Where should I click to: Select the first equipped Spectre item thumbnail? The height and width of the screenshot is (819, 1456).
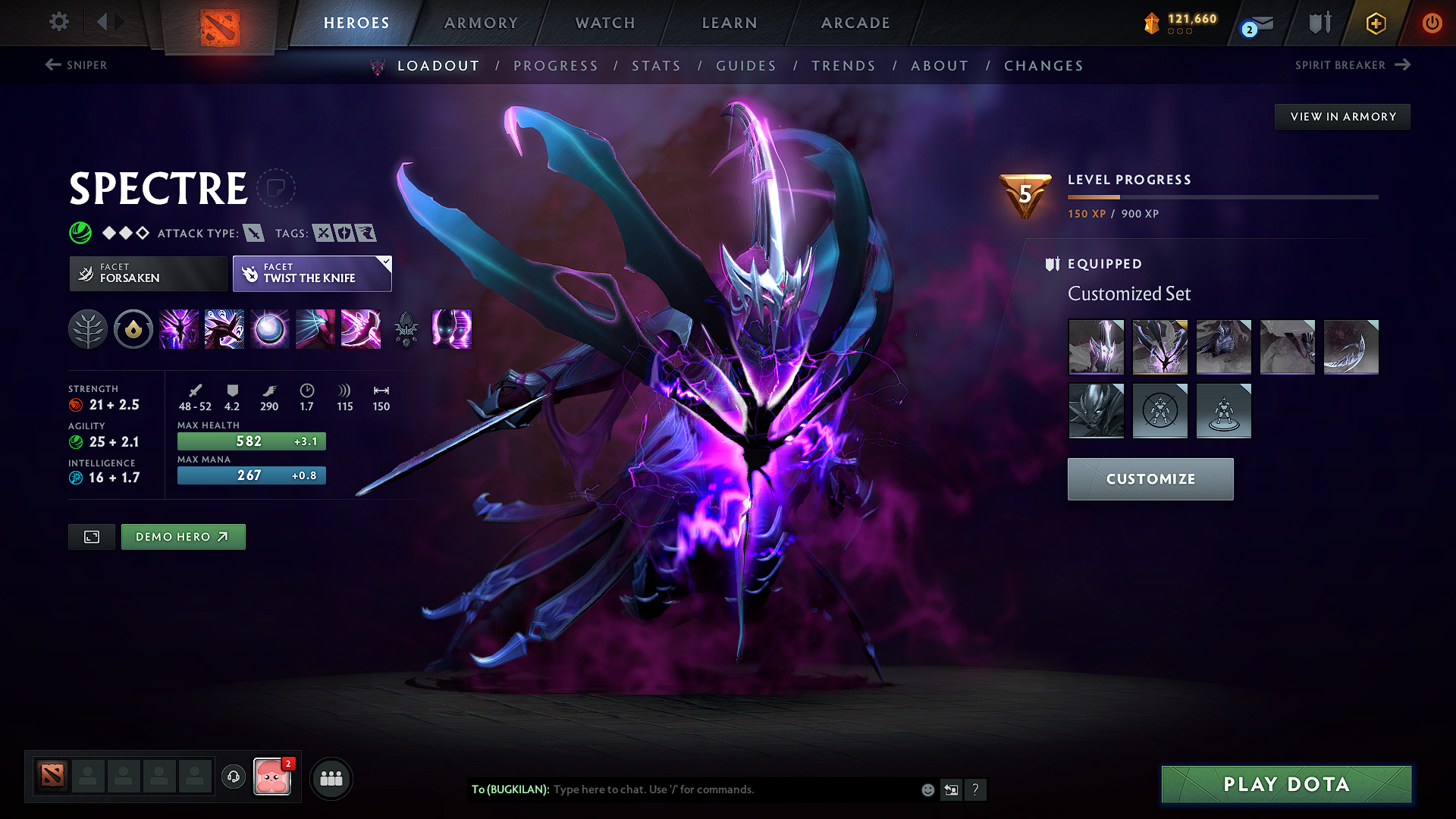pyautogui.click(x=1097, y=347)
